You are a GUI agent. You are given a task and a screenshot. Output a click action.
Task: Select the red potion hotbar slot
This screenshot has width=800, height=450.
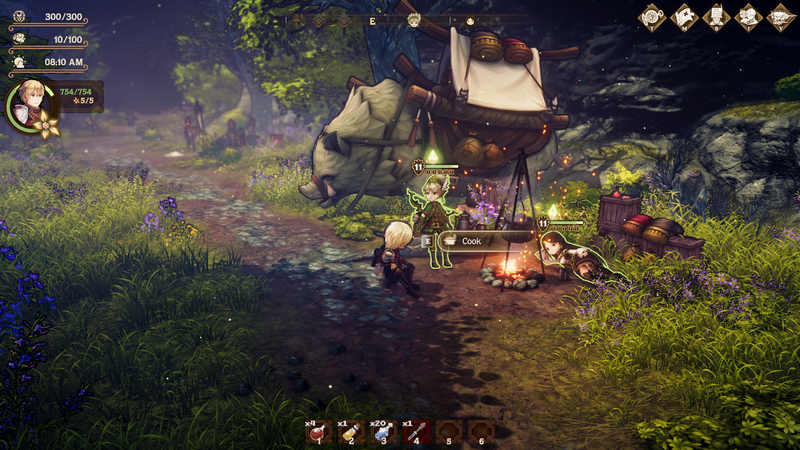coord(318,432)
